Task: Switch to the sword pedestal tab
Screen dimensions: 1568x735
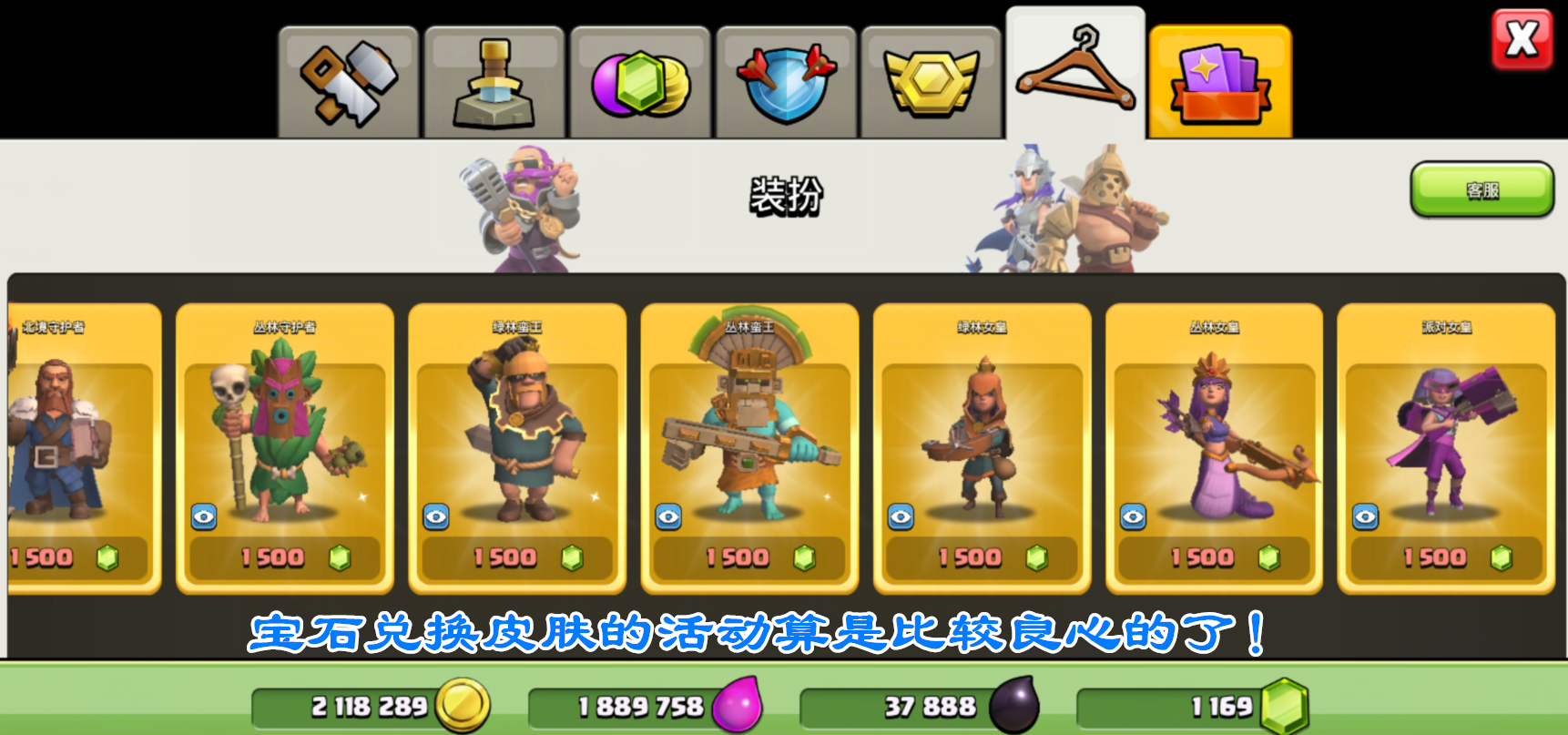Action: 494,83
